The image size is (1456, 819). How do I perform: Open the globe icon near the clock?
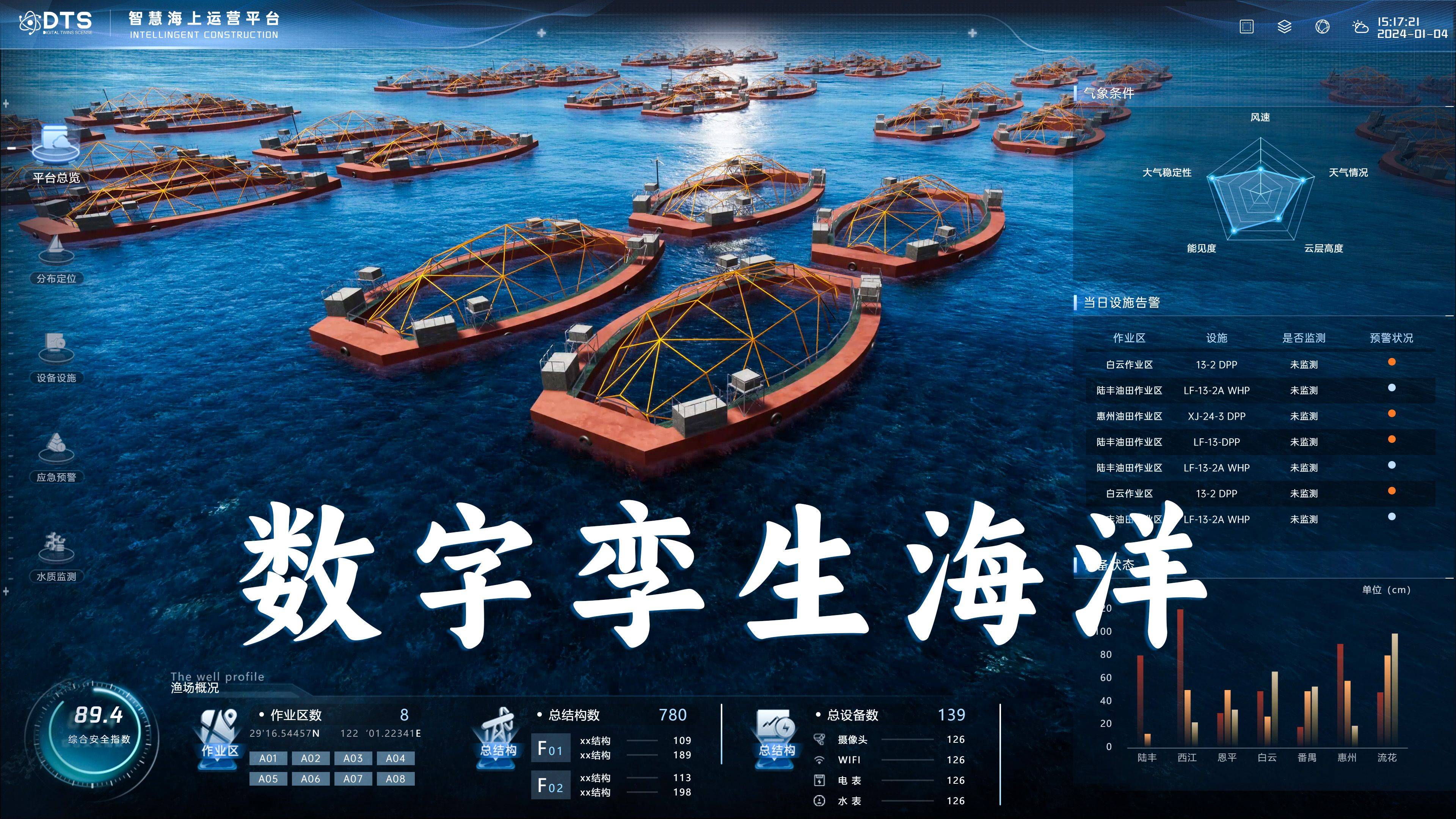pos(1323,26)
